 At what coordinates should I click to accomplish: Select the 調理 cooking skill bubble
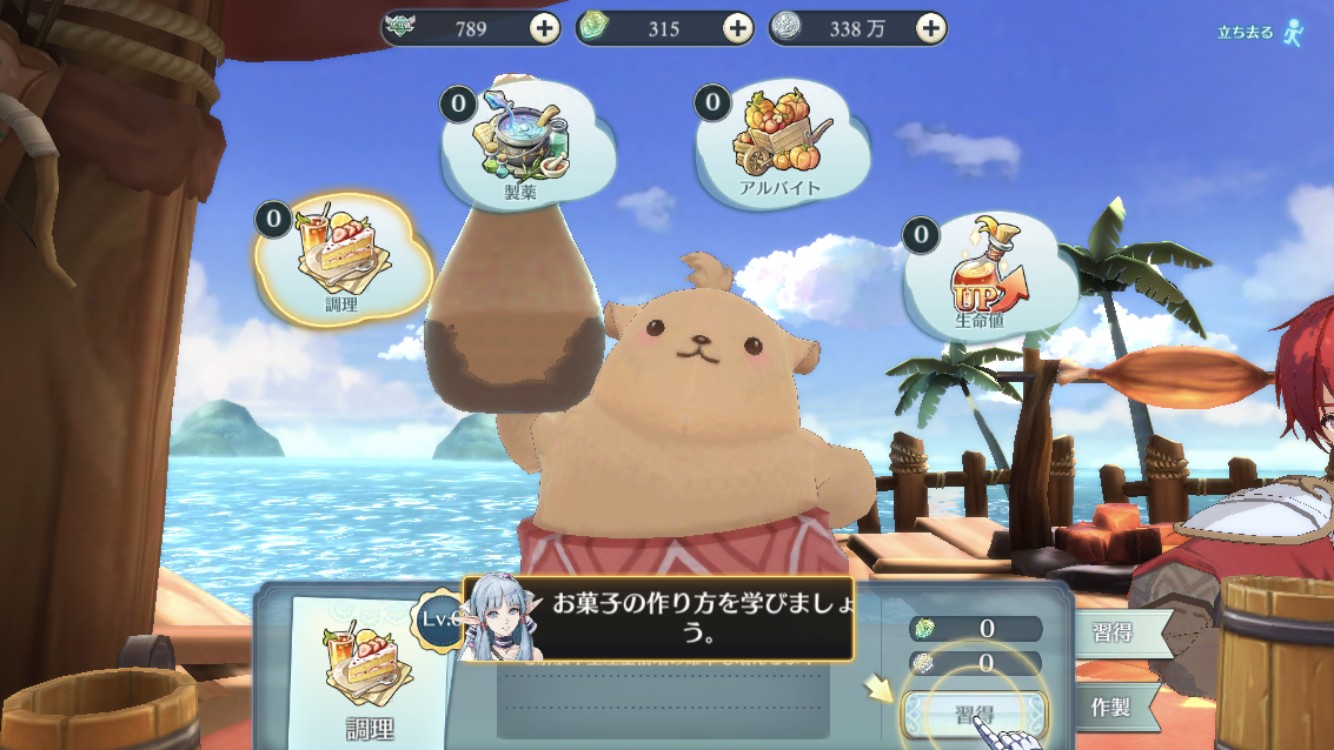click(343, 259)
